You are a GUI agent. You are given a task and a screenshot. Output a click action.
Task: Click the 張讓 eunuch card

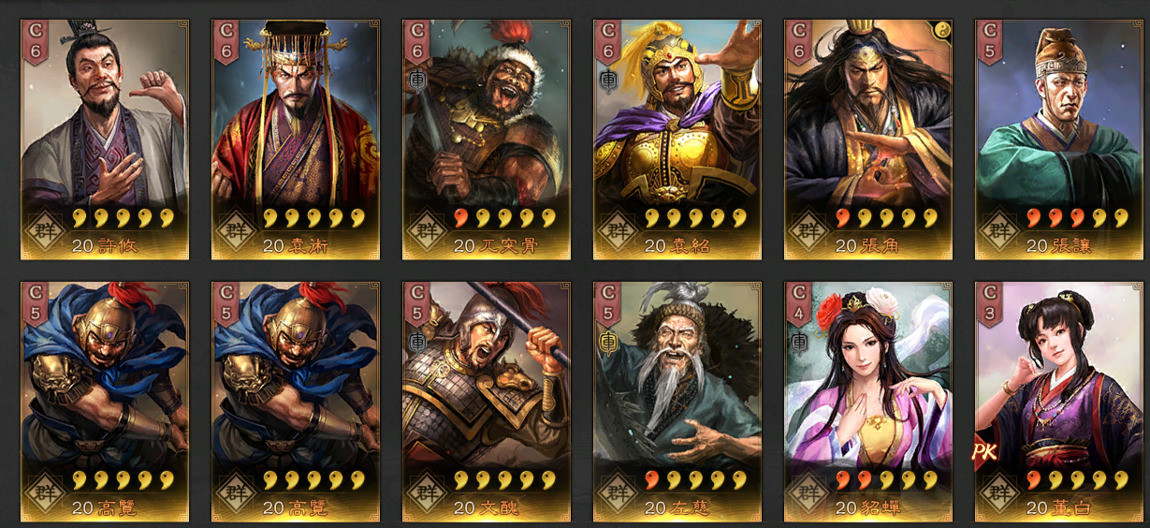coord(1059,138)
